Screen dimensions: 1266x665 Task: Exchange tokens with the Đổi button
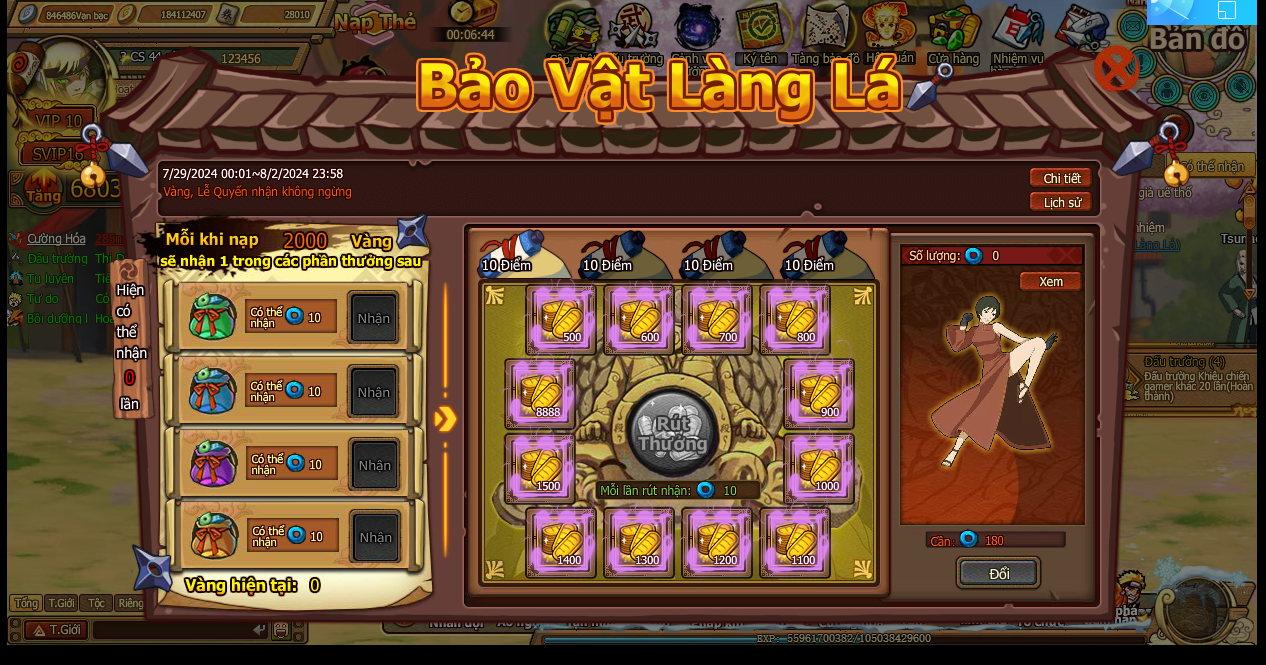998,573
